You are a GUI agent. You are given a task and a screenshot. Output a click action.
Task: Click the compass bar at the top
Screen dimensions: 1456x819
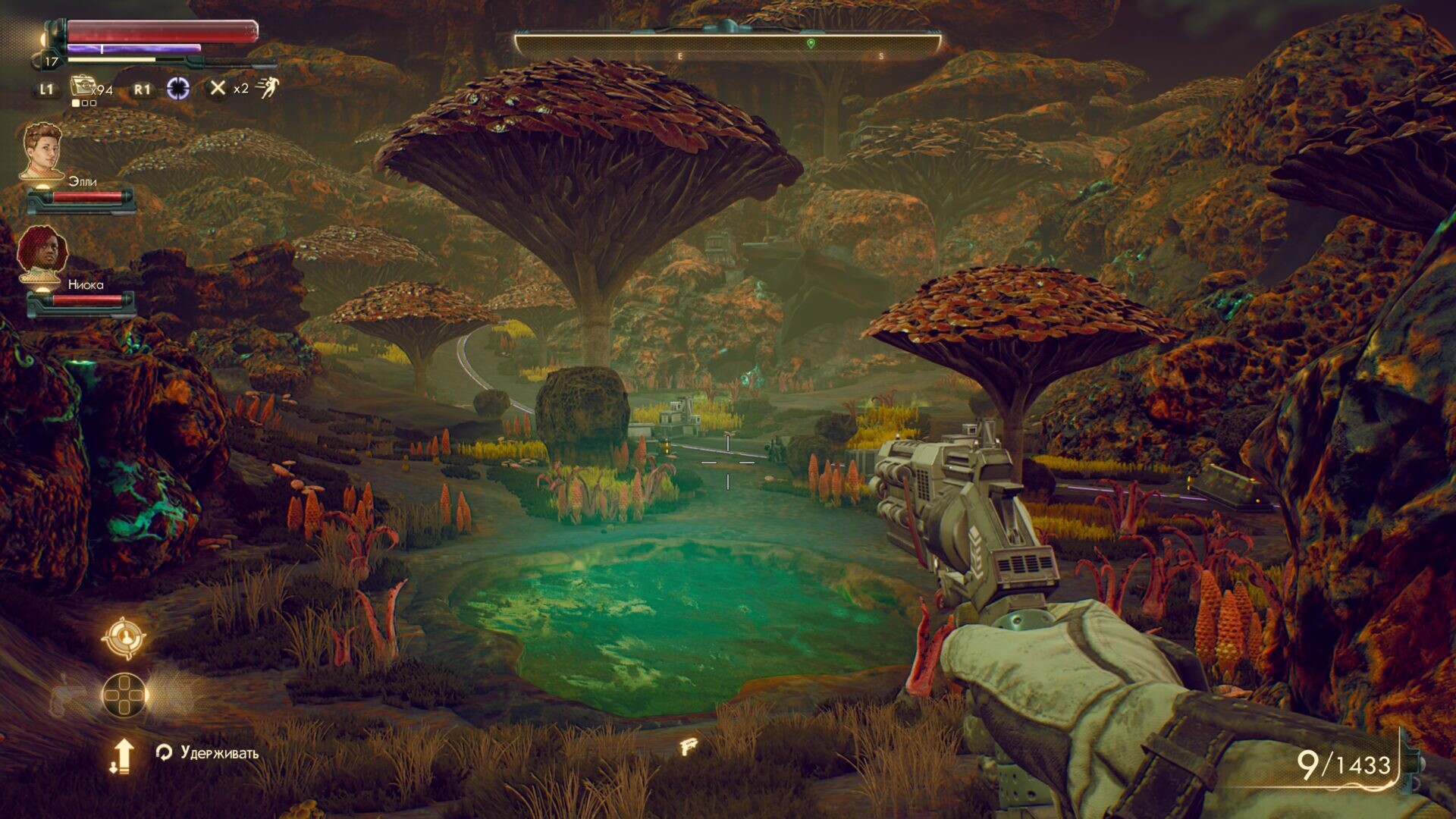point(726,45)
